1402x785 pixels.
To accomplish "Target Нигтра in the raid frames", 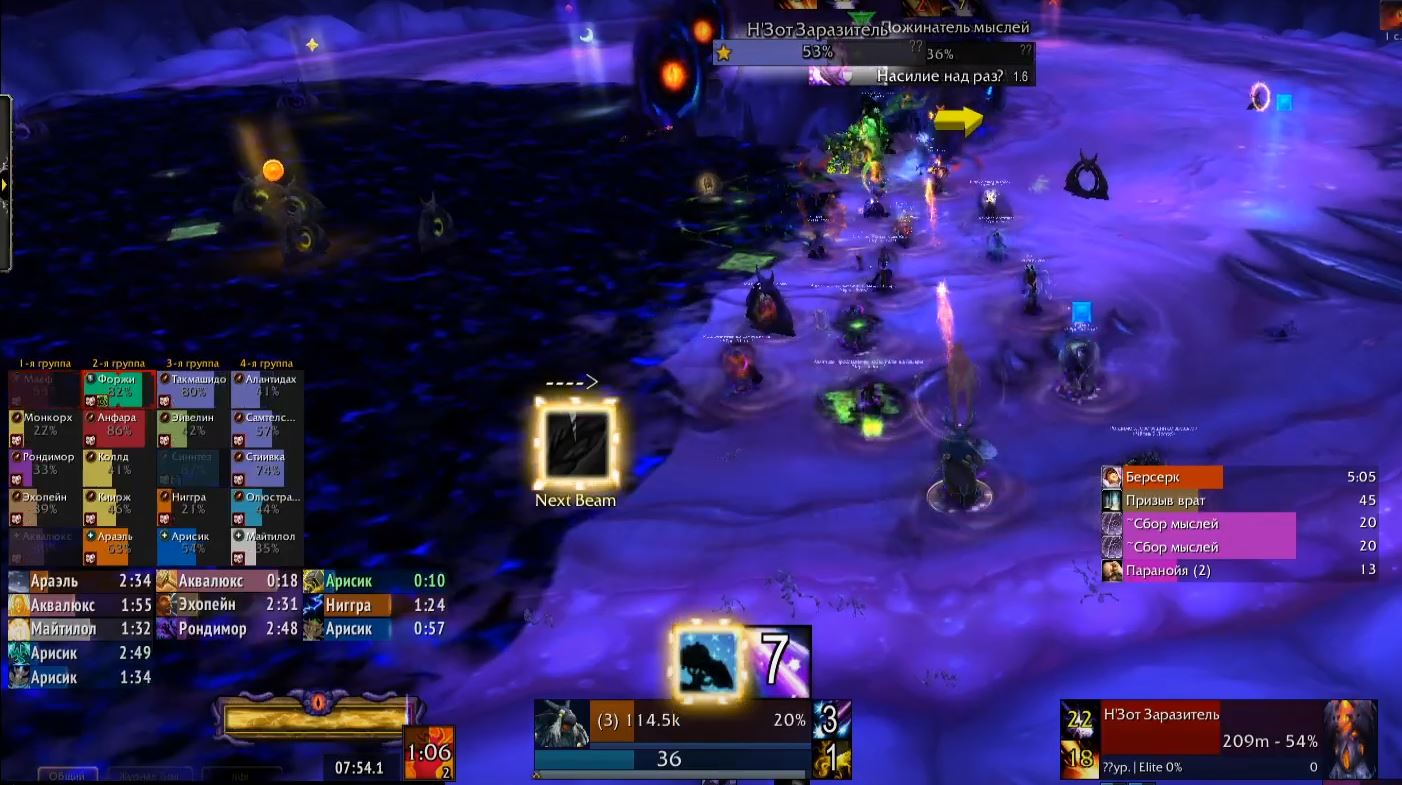I will click(193, 506).
